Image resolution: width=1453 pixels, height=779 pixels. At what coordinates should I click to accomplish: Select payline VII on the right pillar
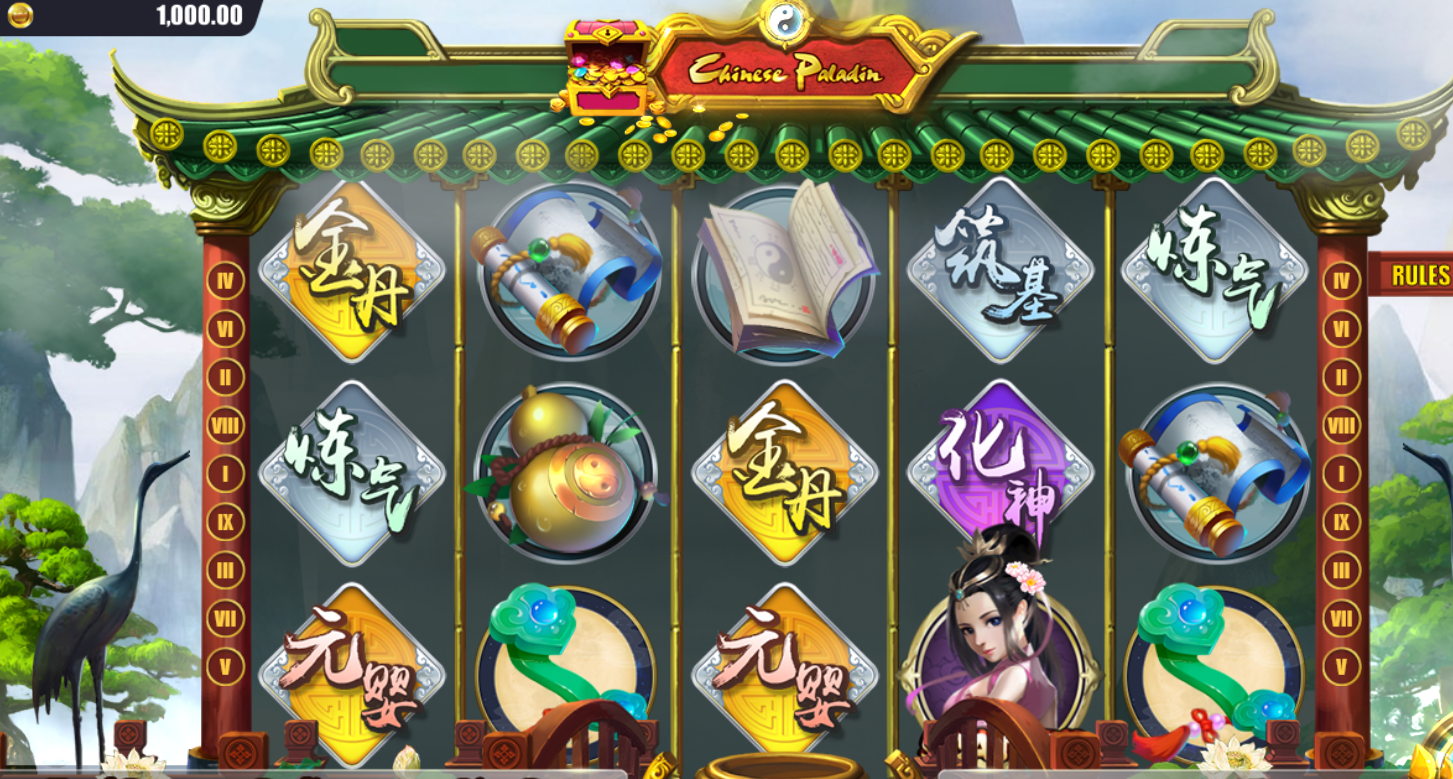click(x=1341, y=618)
